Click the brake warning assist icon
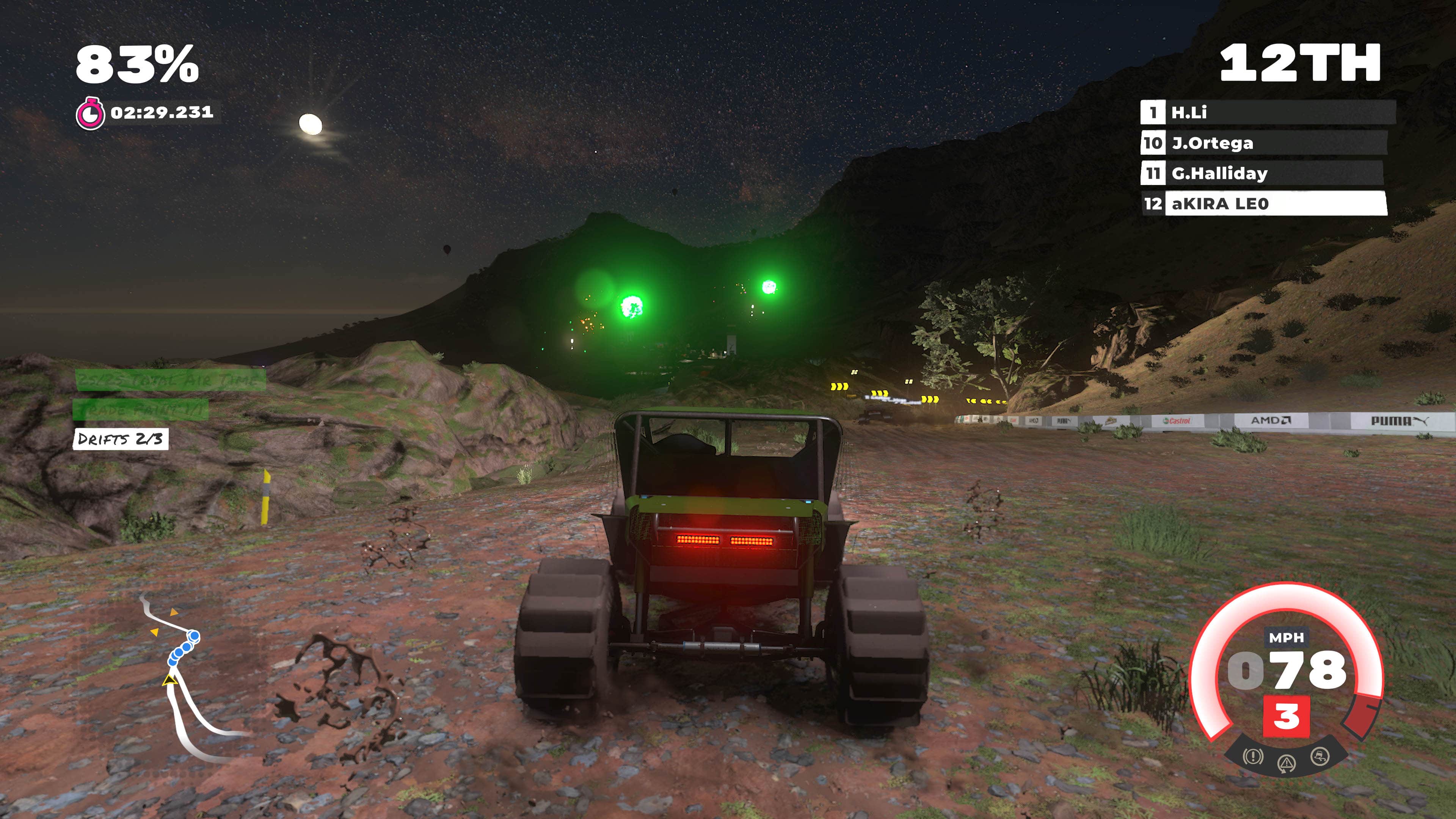Screen dimensions: 1456x819 click(x=1253, y=756)
